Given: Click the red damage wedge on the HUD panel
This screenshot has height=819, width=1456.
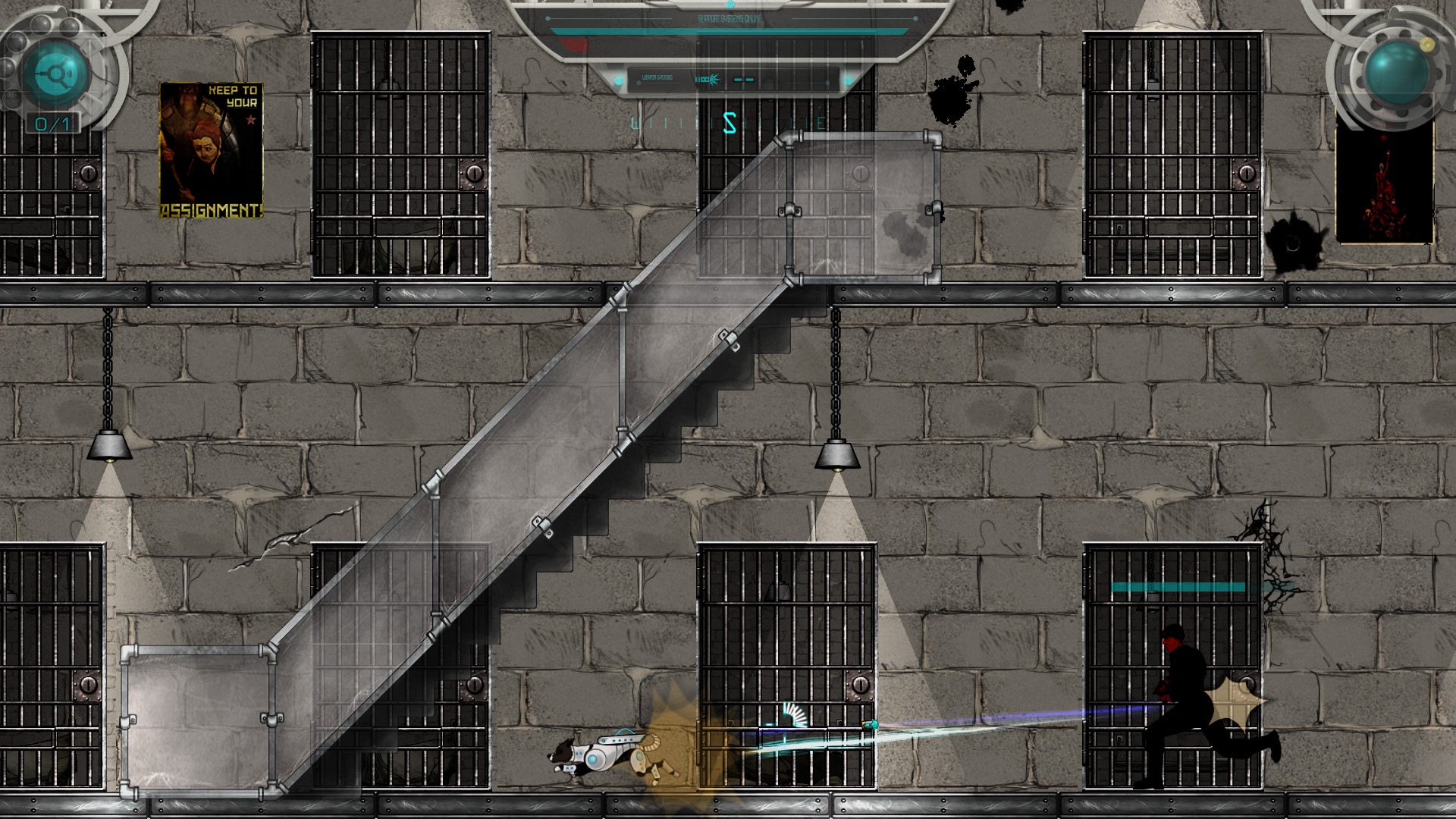Looking at the screenshot, I should tap(573, 43).
